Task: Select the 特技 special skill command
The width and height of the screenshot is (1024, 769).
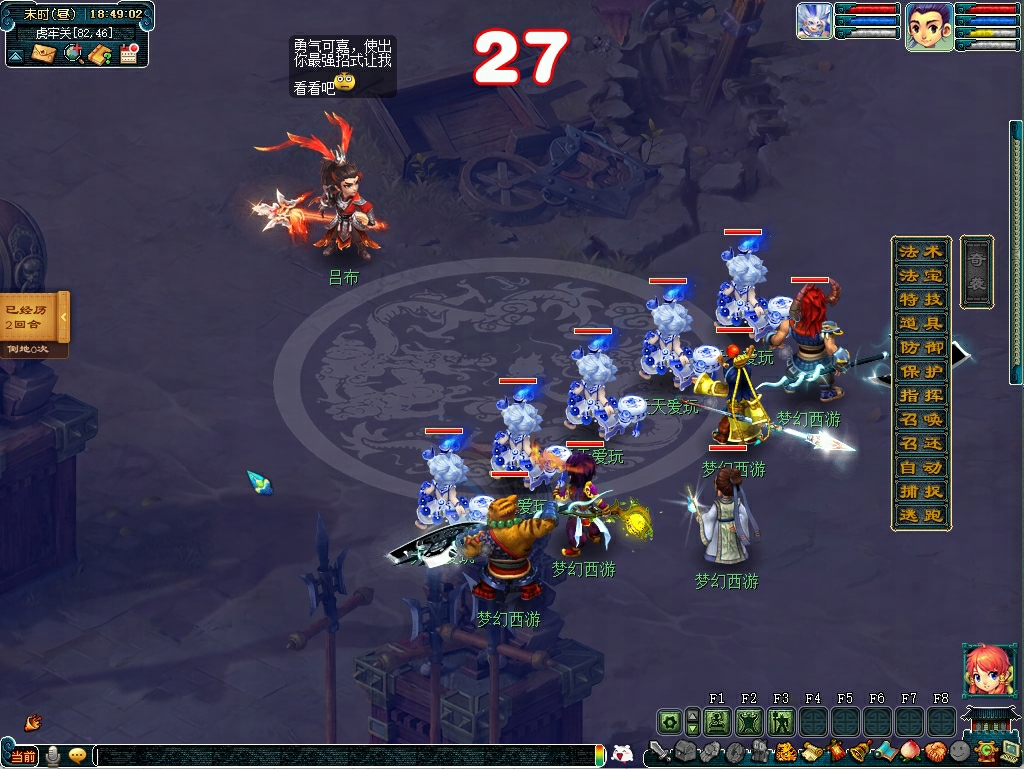Action: tap(920, 299)
